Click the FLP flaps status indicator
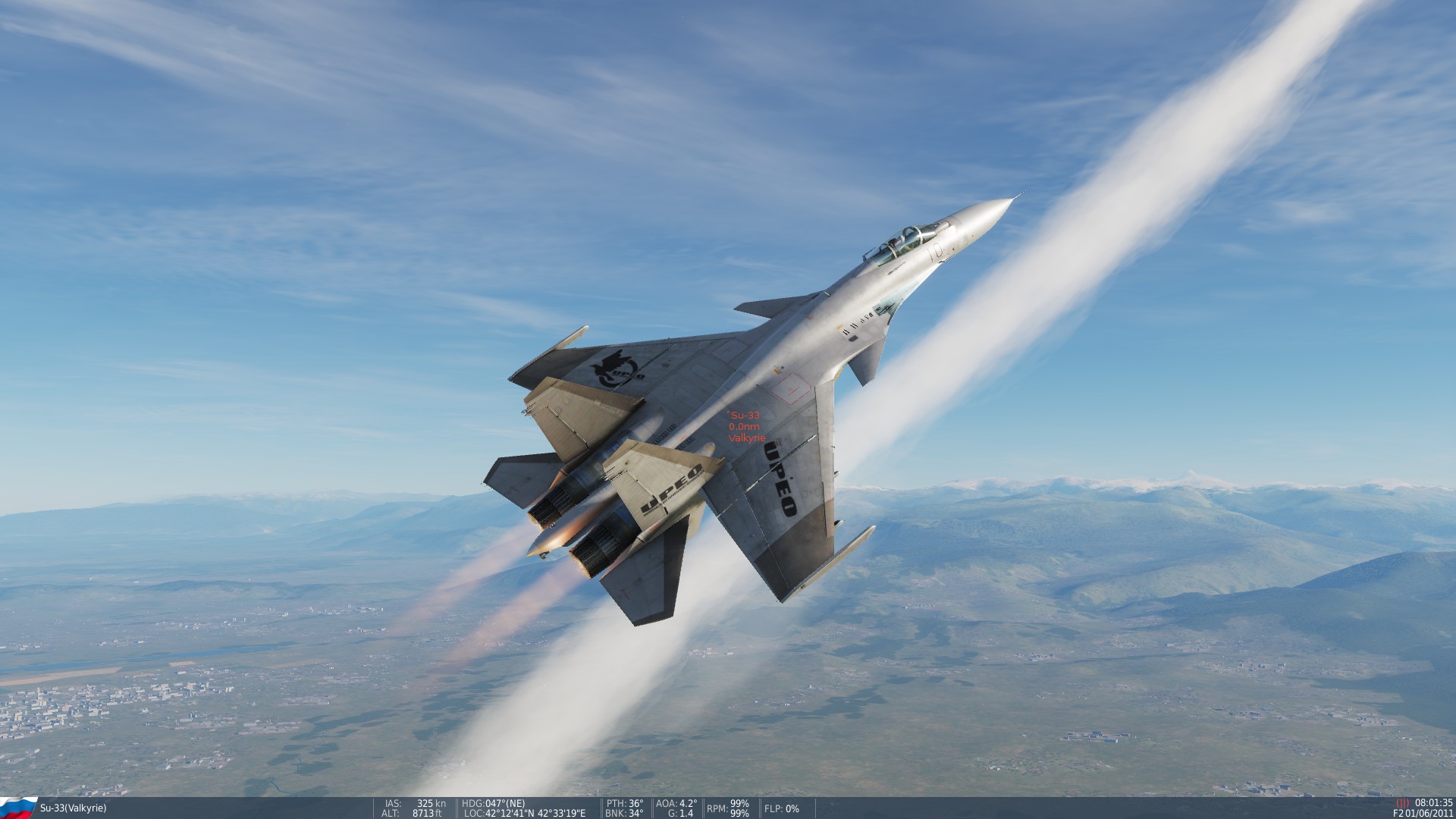 coord(780,809)
